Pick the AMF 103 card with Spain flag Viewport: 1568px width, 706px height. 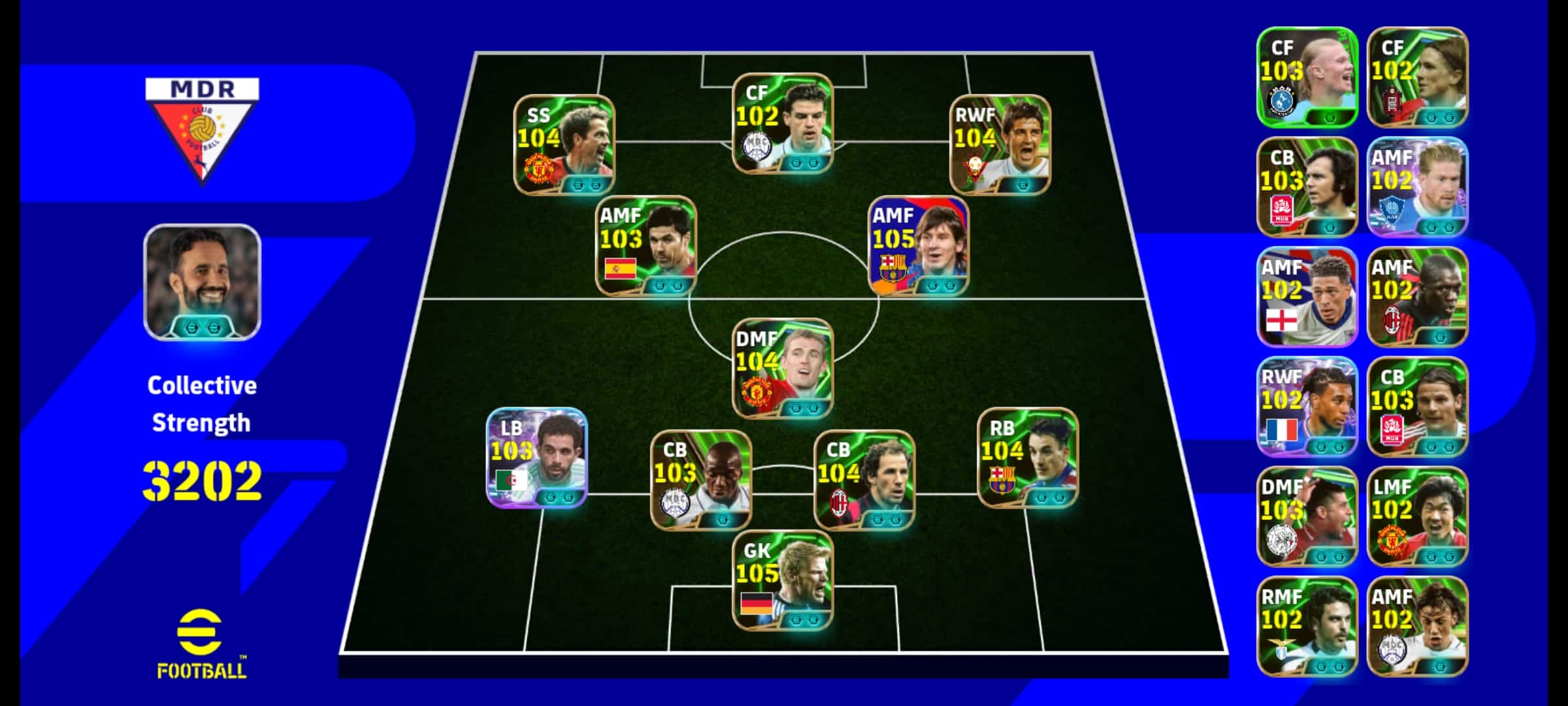(646, 246)
